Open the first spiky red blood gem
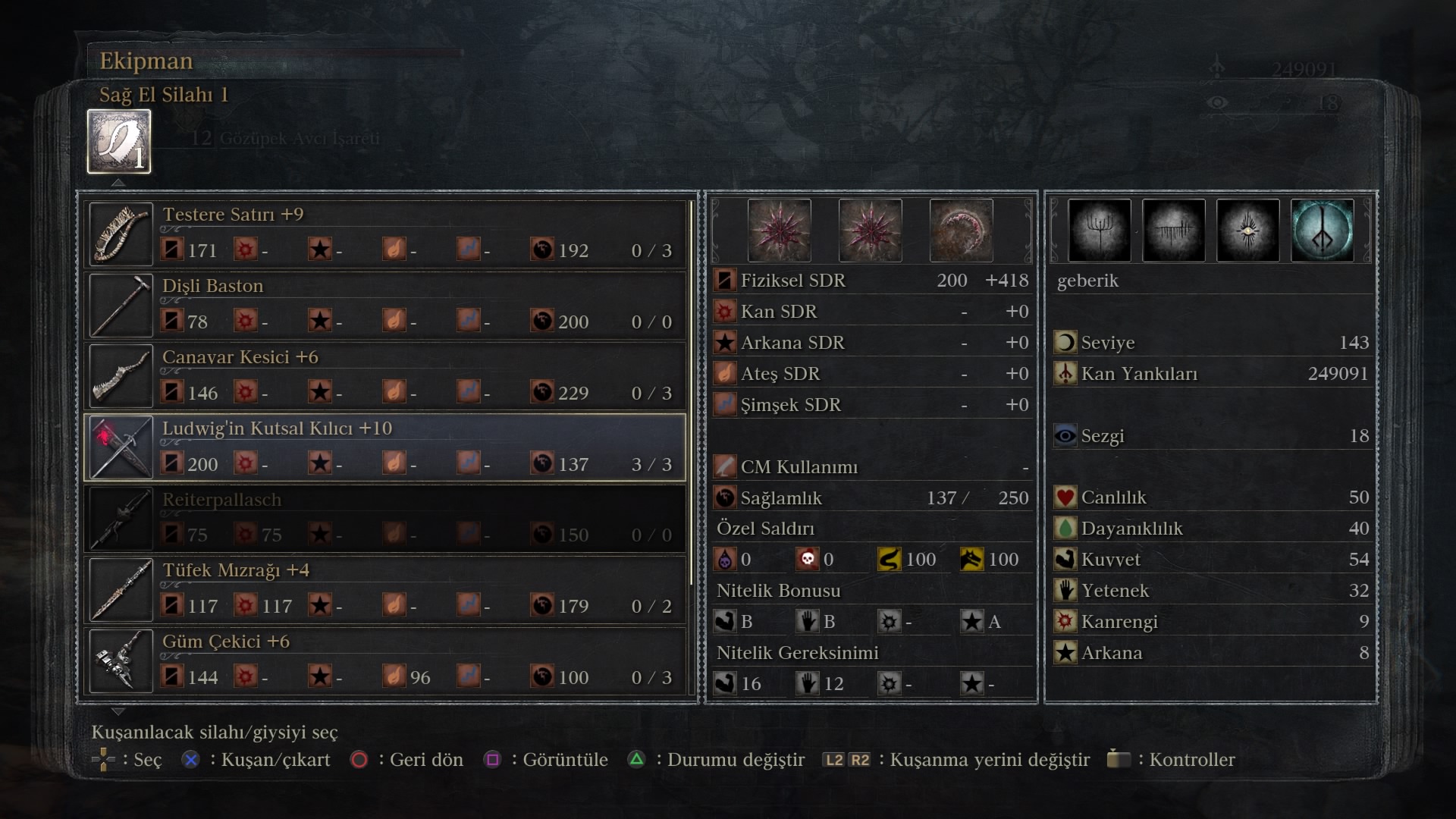This screenshot has width=1456, height=819. 779,231
